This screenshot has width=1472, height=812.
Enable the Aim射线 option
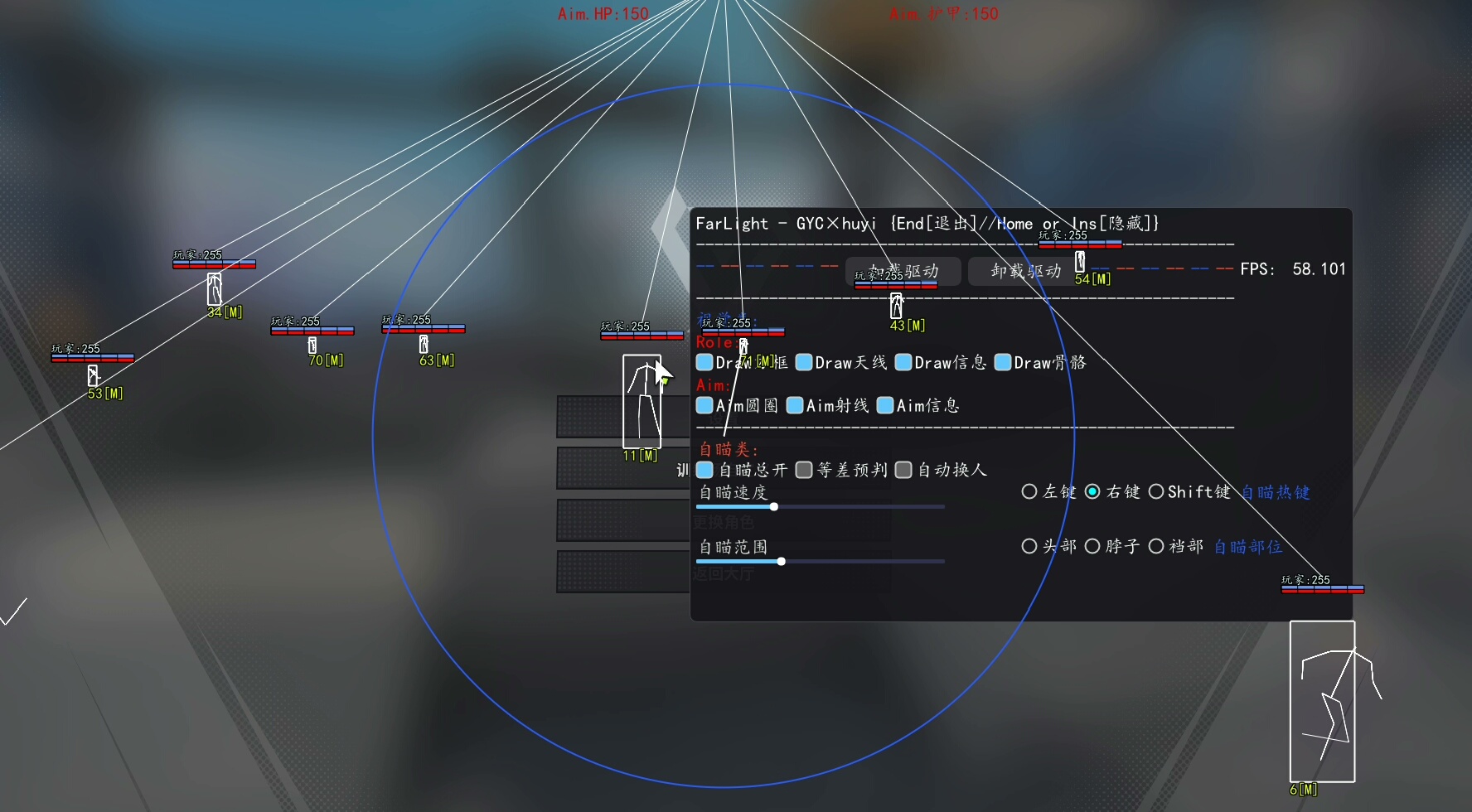(x=795, y=405)
